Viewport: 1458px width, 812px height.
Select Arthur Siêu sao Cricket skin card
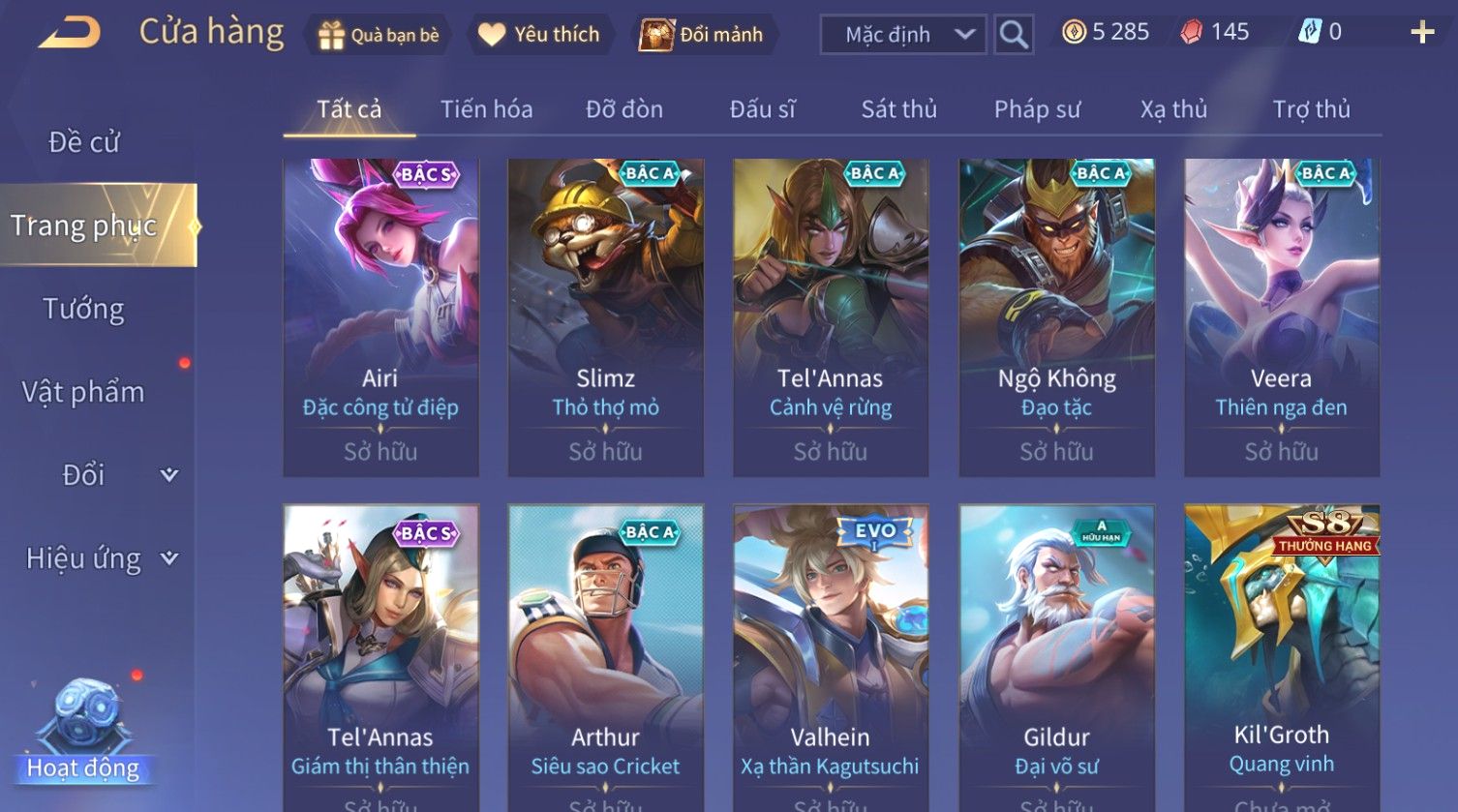605,658
